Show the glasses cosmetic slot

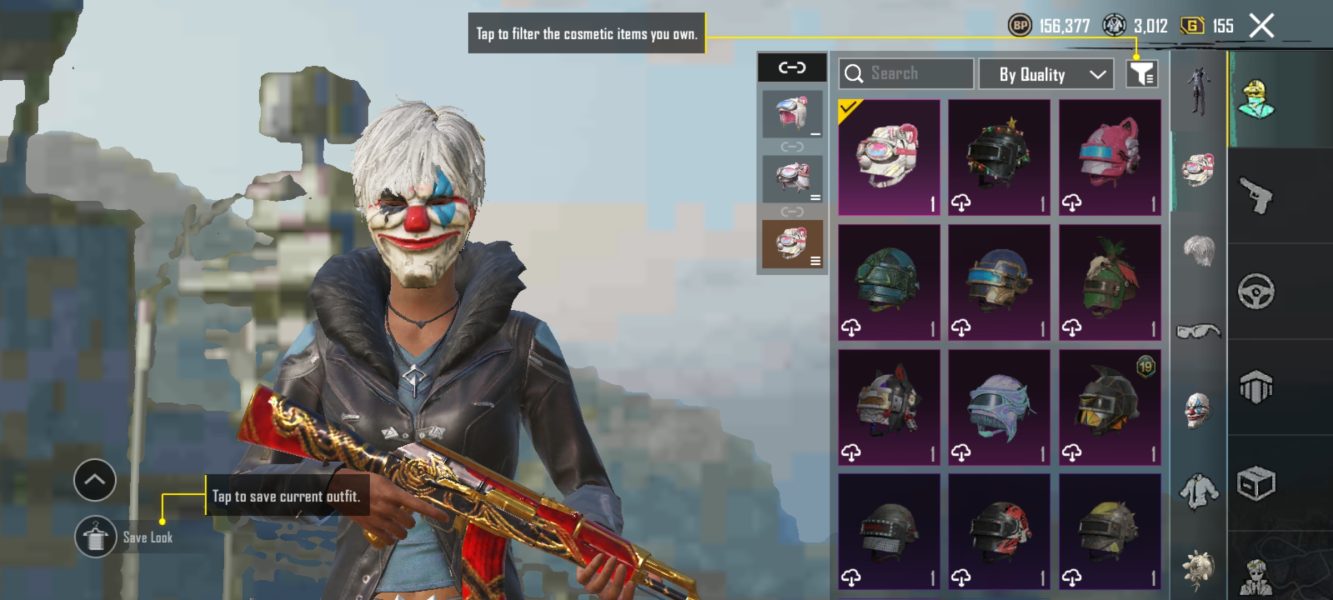tap(1198, 331)
